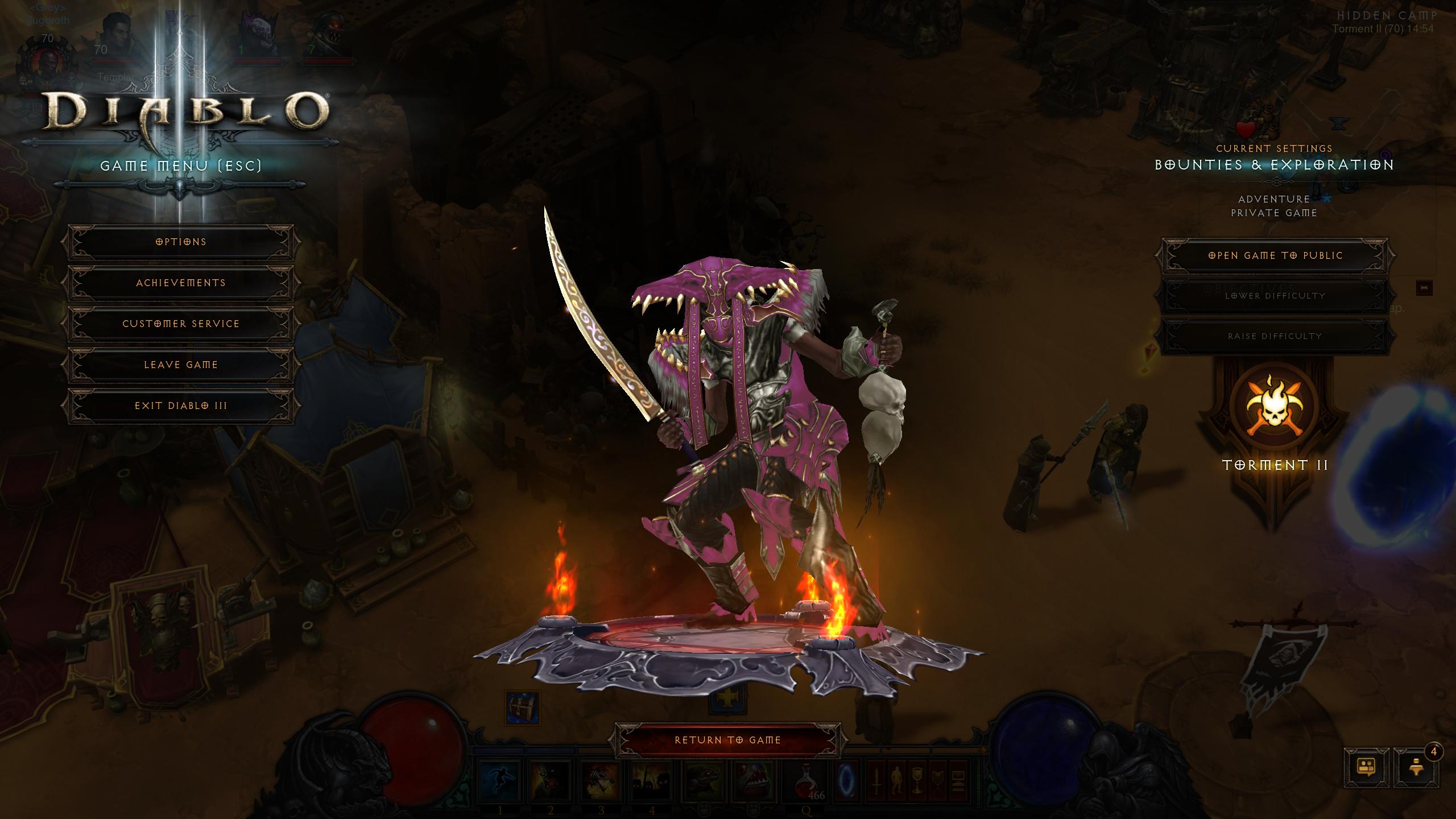Image resolution: width=1456 pixels, height=819 pixels.
Task: Open Customer Service
Action: pyautogui.click(x=181, y=324)
